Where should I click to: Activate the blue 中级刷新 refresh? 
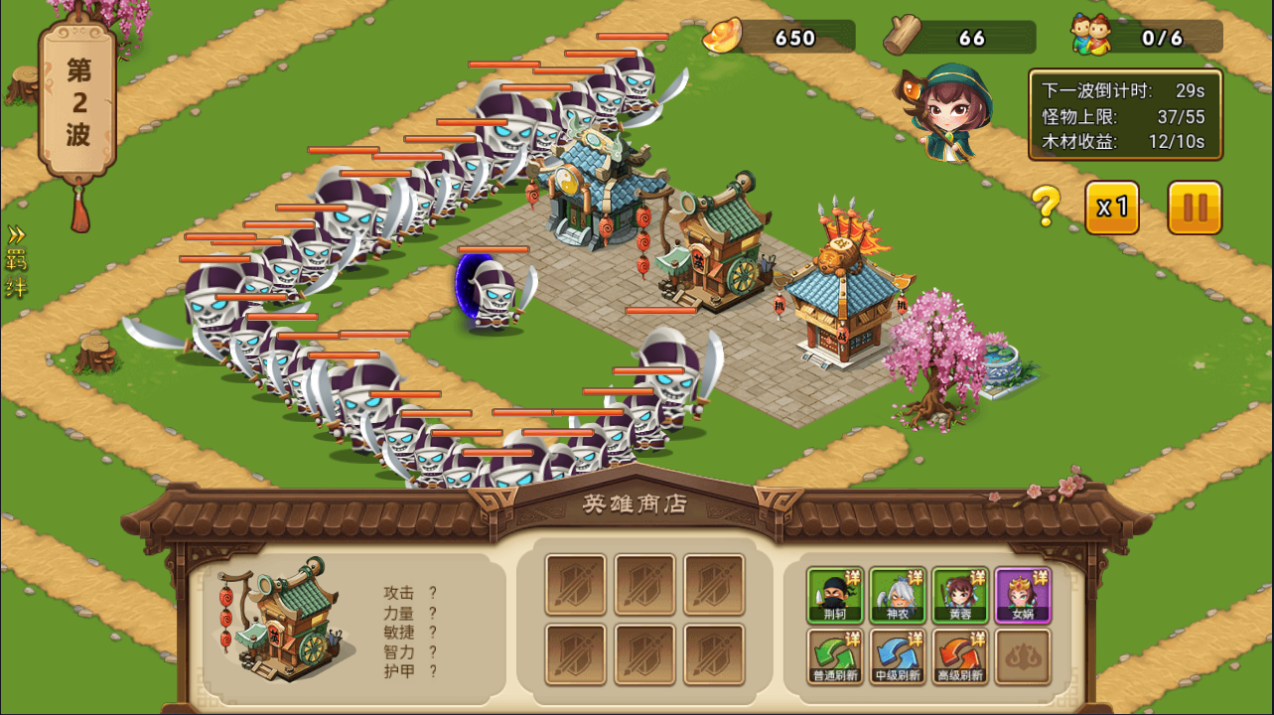tap(897, 657)
